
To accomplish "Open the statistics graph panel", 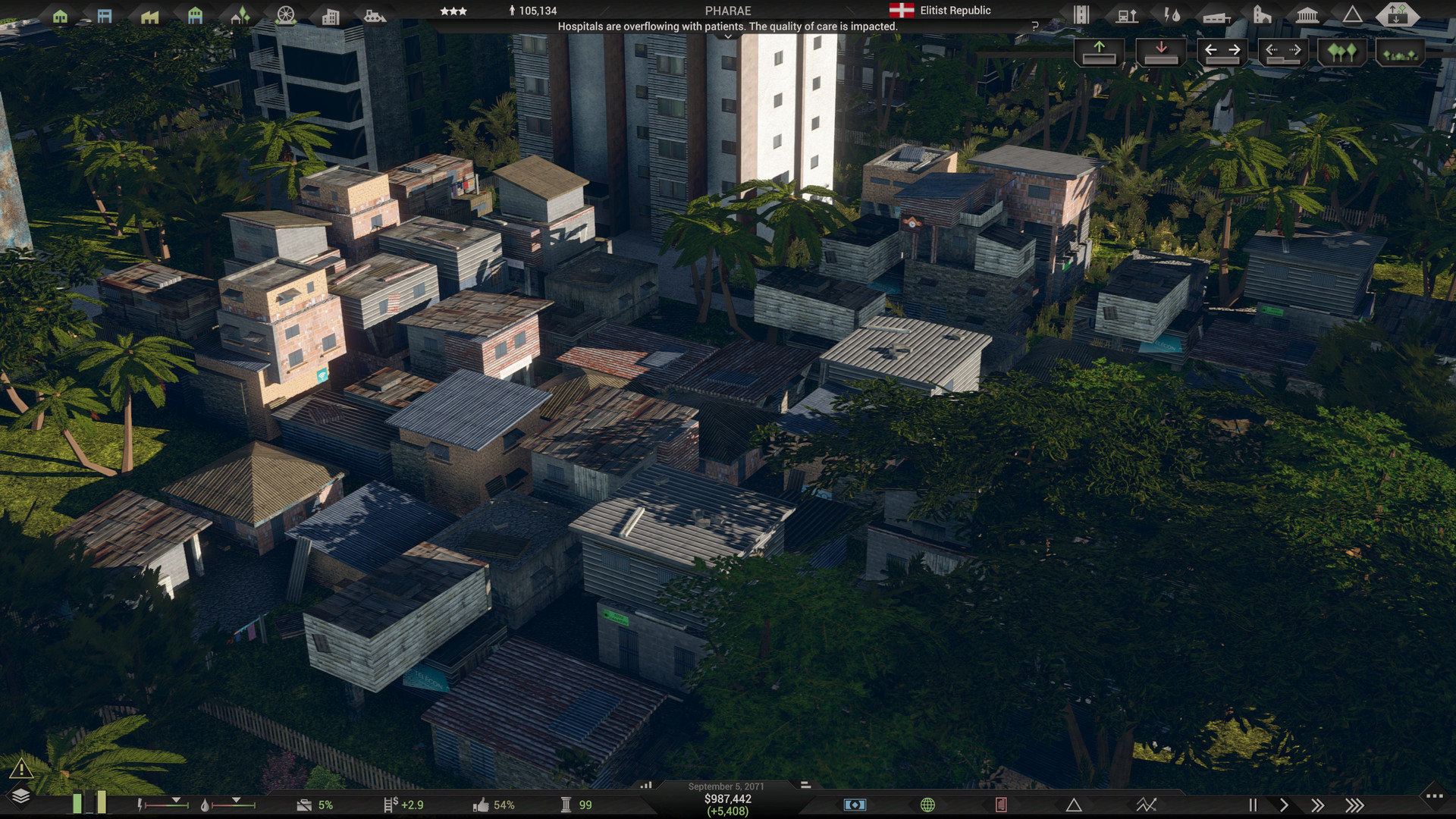I will point(1147,805).
